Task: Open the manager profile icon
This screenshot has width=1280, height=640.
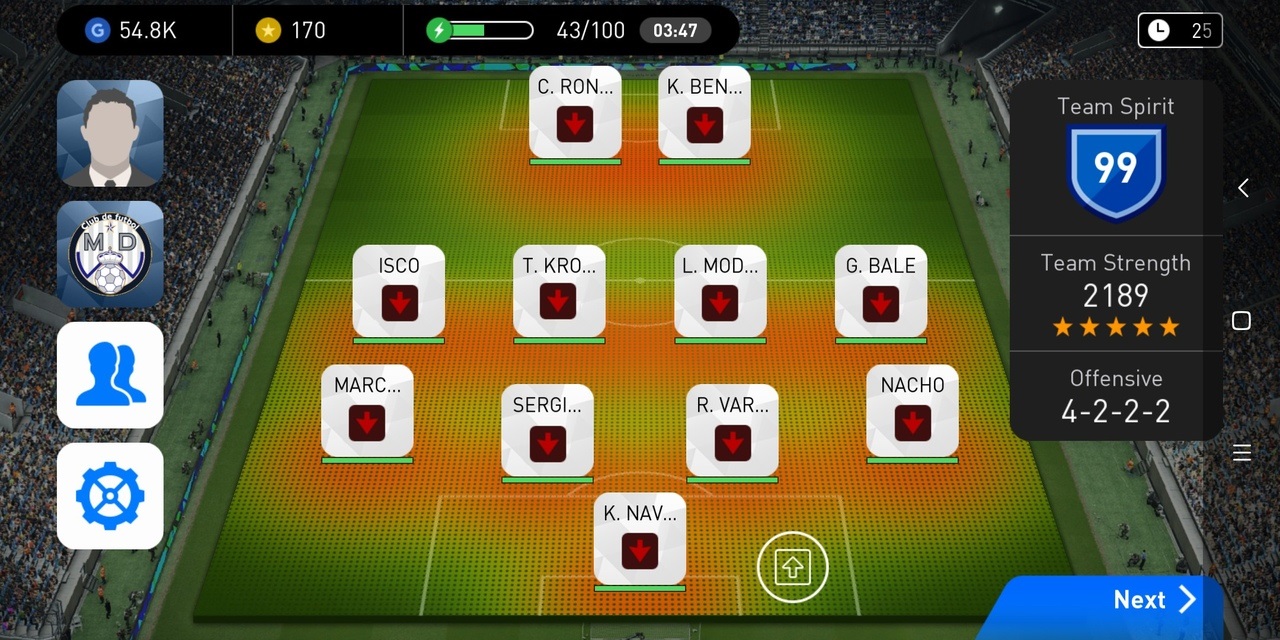Action: [x=110, y=134]
